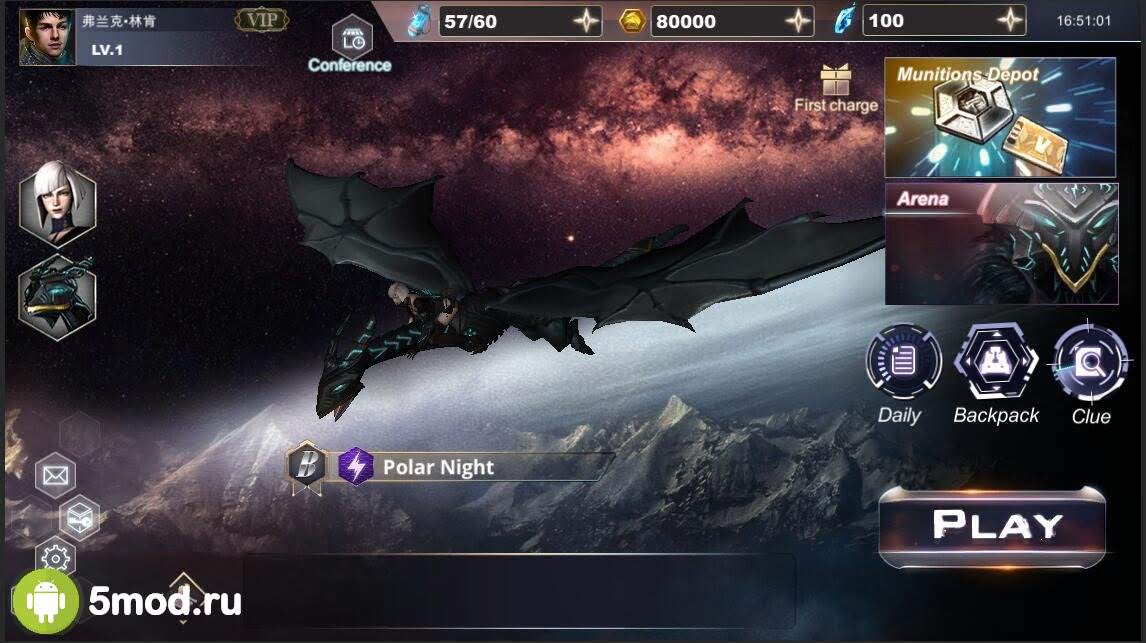1146x643 pixels.
Task: Open the Clue magnifier icon
Action: [1089, 361]
